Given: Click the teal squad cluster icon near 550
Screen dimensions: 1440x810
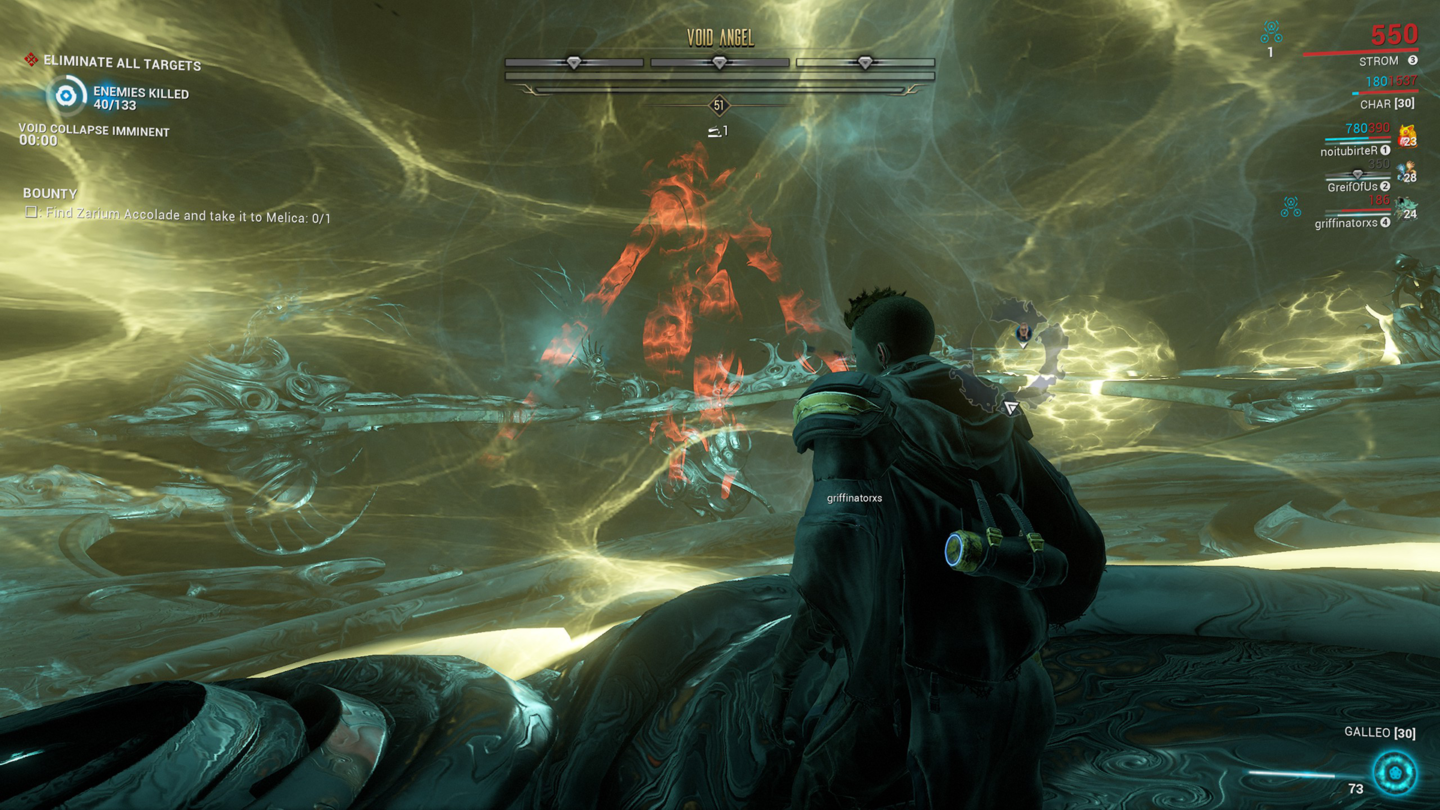Looking at the screenshot, I should (x=1270, y=31).
